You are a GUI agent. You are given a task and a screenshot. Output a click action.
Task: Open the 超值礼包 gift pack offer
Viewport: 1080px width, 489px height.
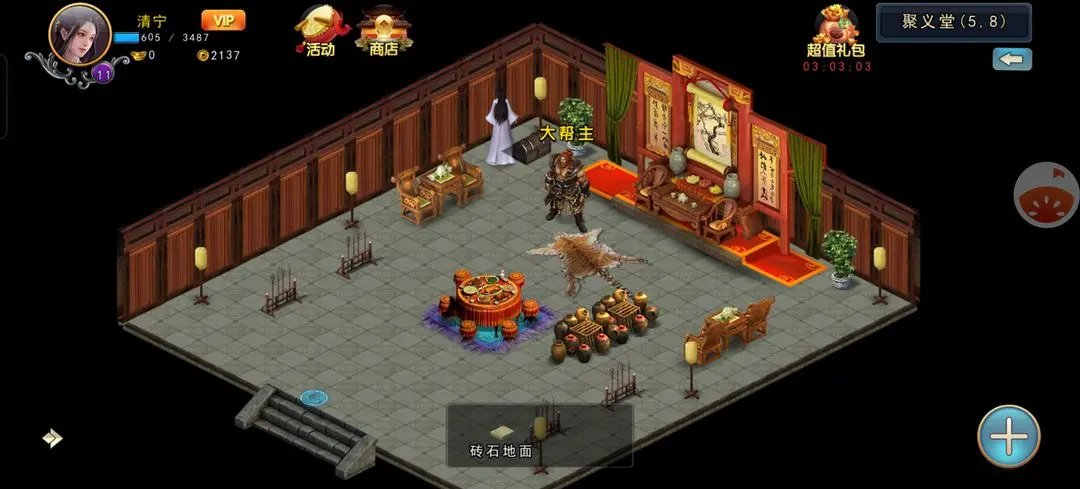(x=836, y=35)
